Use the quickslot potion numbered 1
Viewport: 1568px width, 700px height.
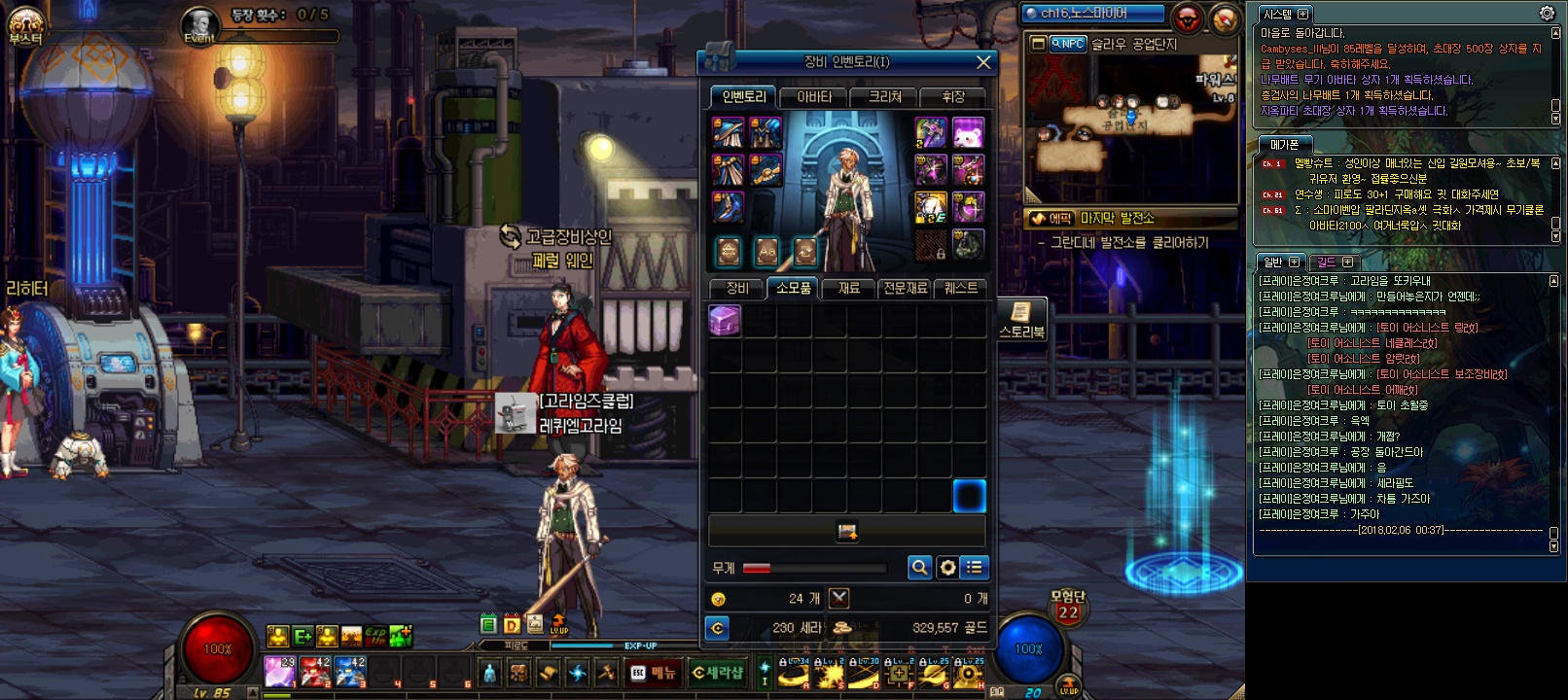click(280, 671)
